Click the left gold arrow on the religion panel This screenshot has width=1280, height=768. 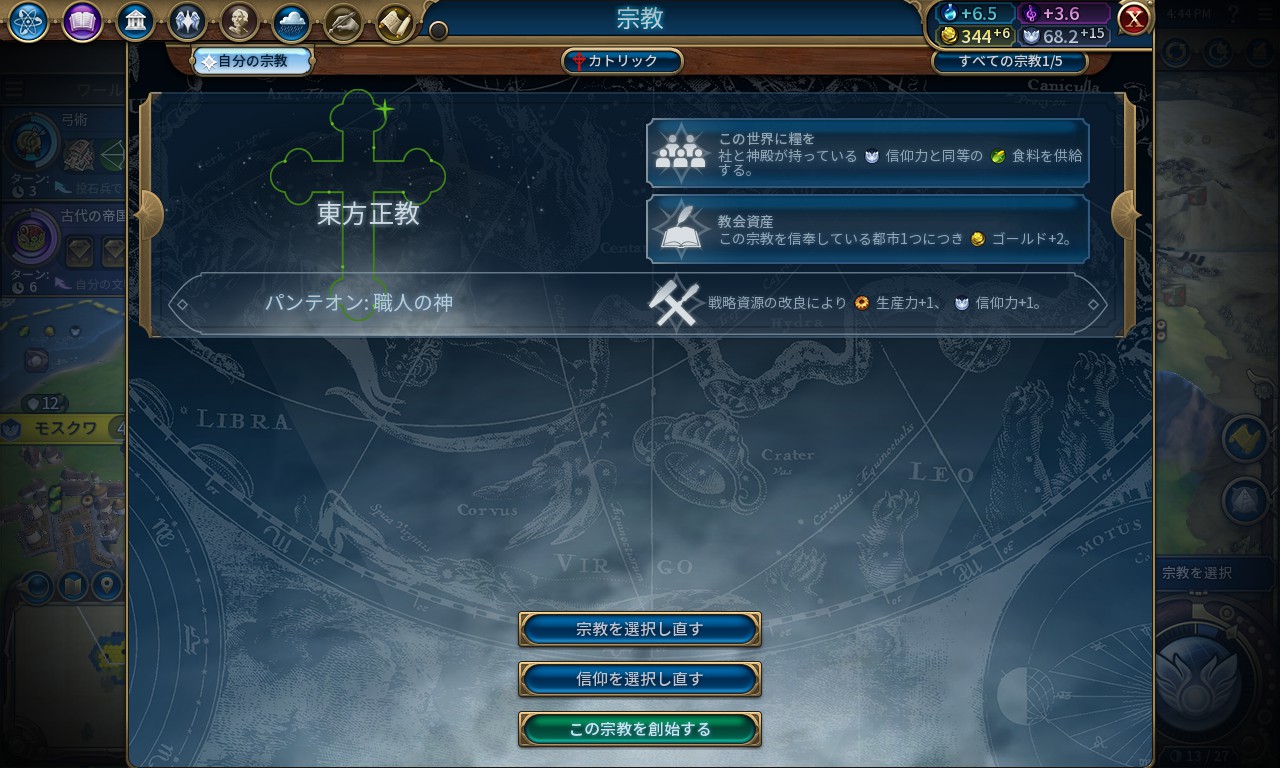[x=150, y=213]
